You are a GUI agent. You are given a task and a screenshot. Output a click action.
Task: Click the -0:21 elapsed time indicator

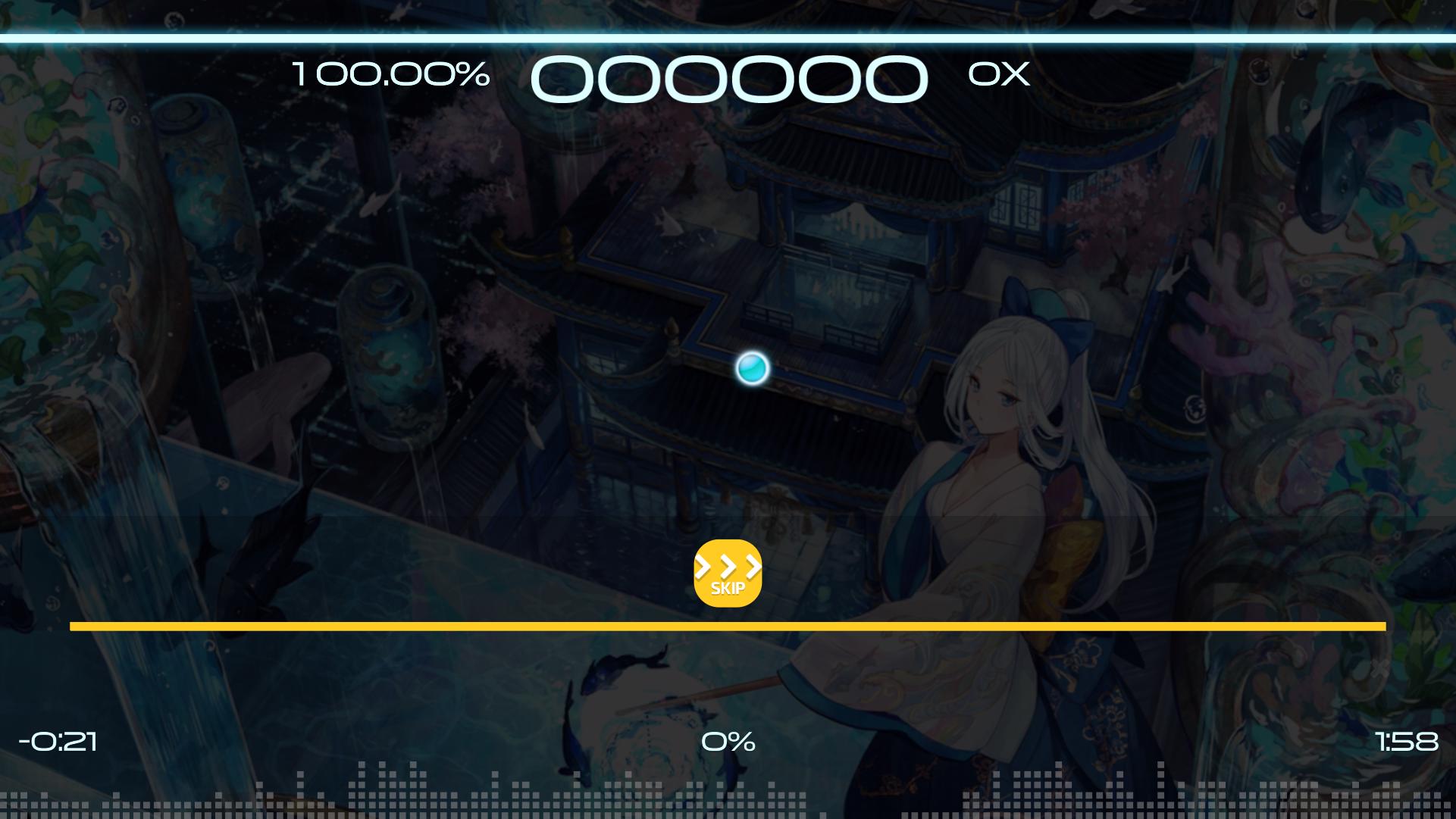(58, 742)
